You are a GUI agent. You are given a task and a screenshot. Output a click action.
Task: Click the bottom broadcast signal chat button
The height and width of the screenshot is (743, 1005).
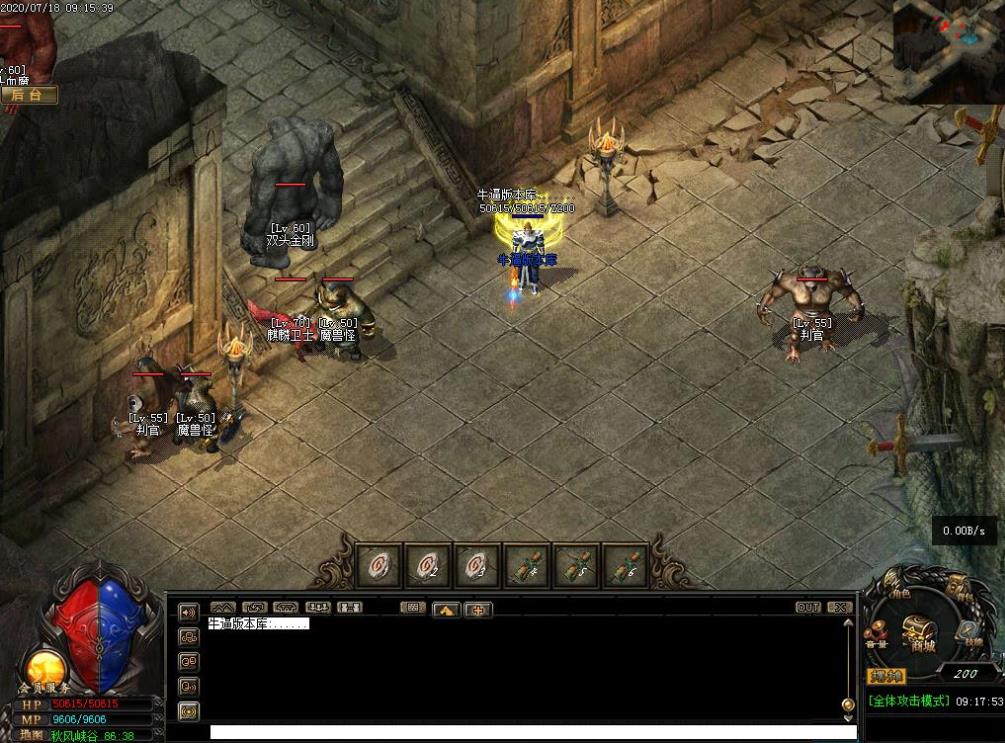click(x=188, y=711)
